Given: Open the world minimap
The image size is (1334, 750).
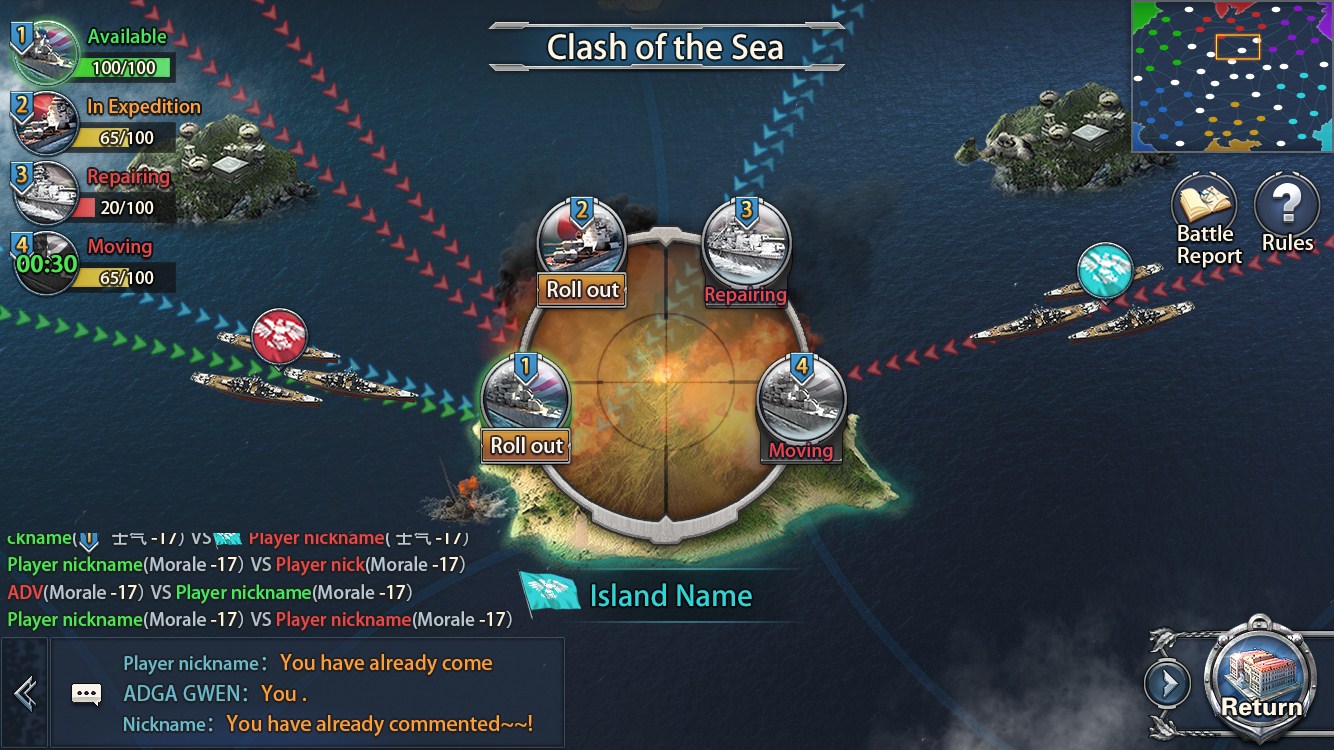Looking at the screenshot, I should 1232,76.
